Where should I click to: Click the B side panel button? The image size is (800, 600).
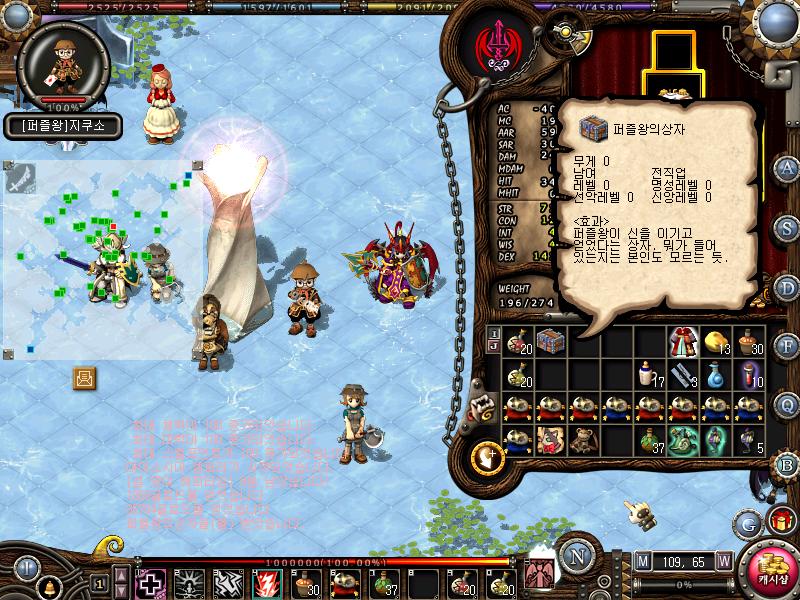pos(788,463)
